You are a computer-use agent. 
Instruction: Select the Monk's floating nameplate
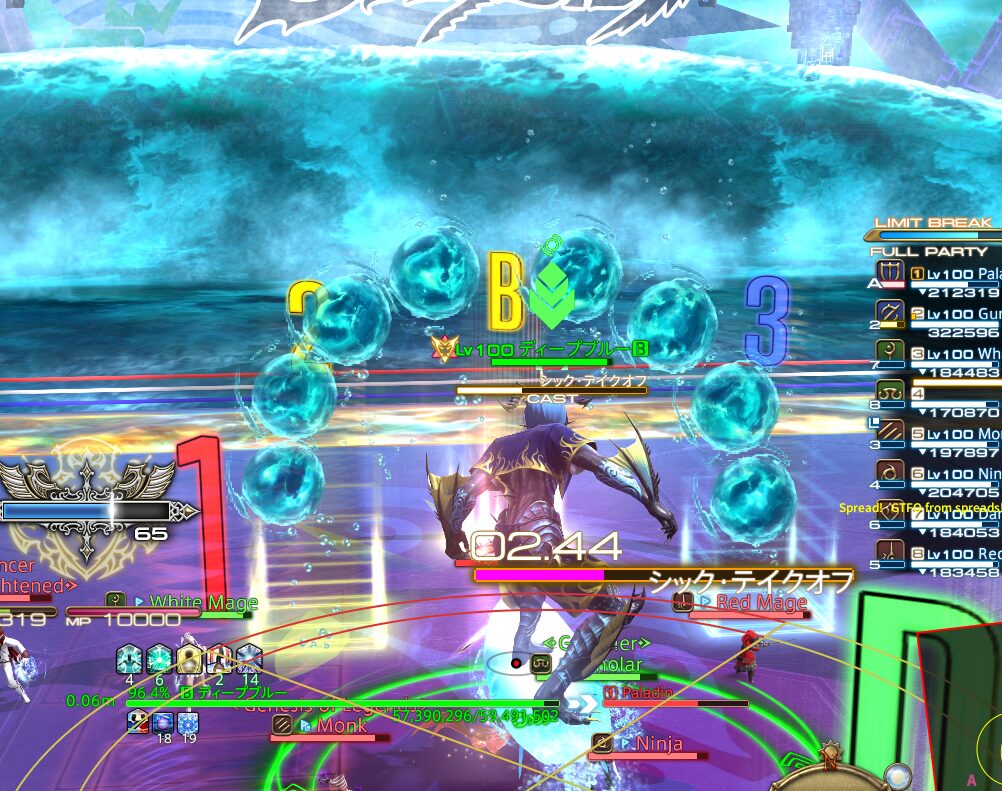click(342, 726)
